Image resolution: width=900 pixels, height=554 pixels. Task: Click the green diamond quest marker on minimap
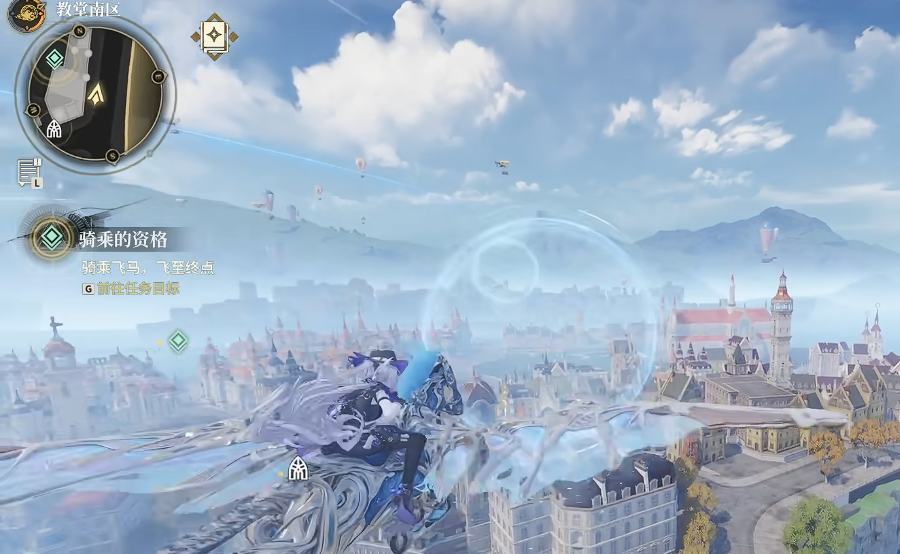[x=54, y=59]
